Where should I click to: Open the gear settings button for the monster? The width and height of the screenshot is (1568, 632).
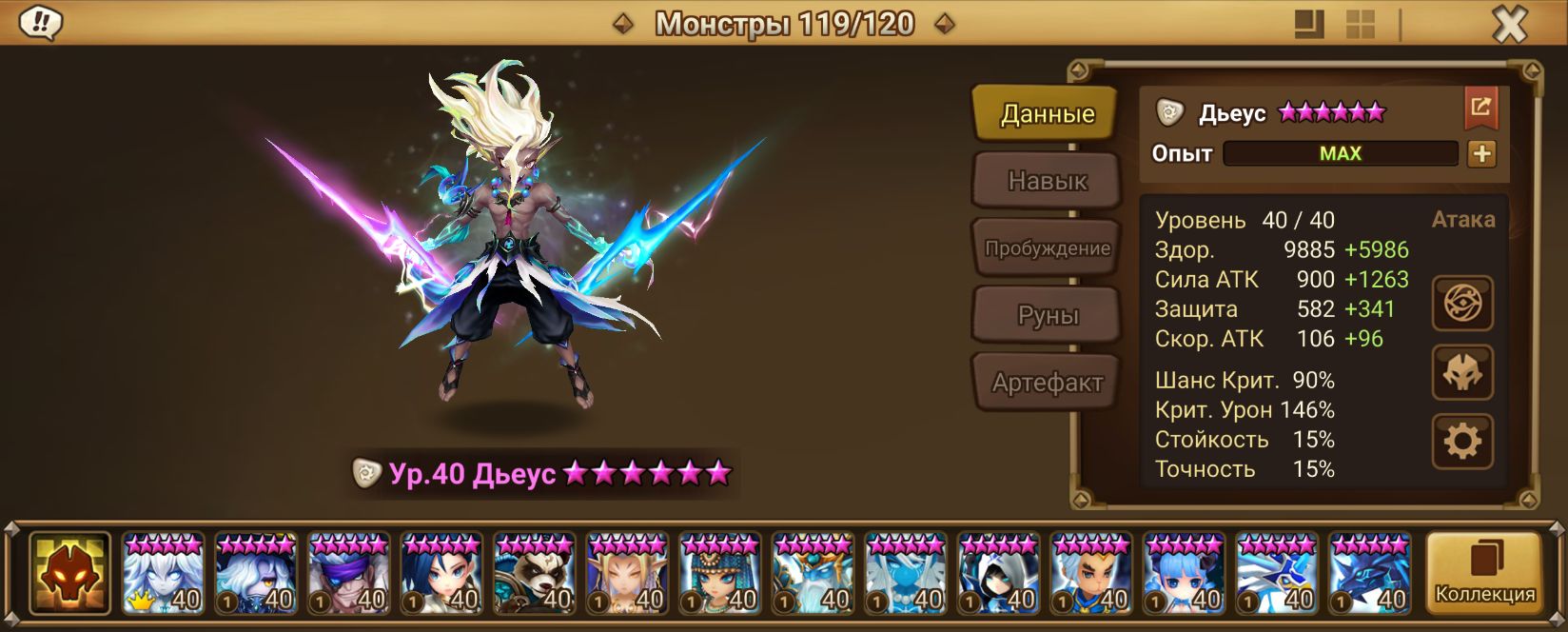1462,441
